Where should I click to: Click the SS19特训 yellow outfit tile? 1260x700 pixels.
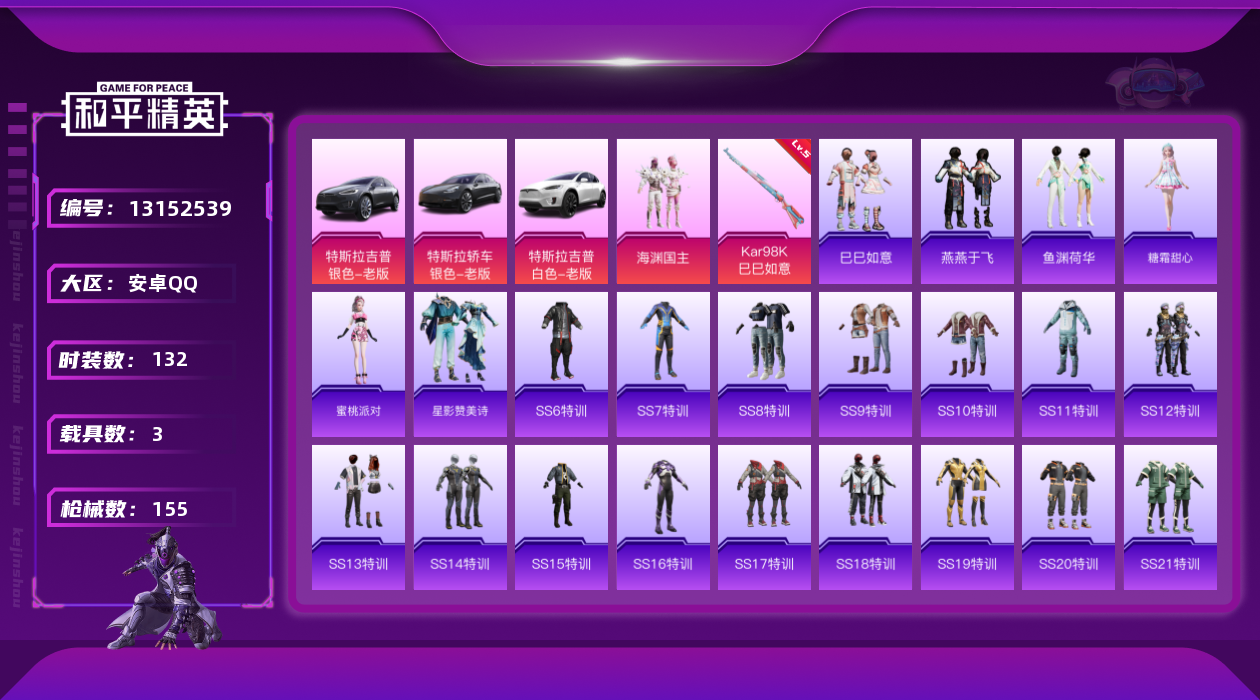(x=967, y=517)
